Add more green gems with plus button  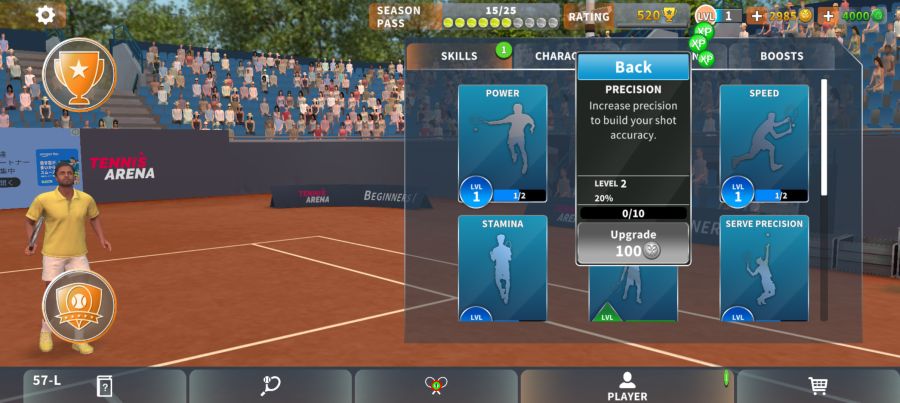(828, 16)
